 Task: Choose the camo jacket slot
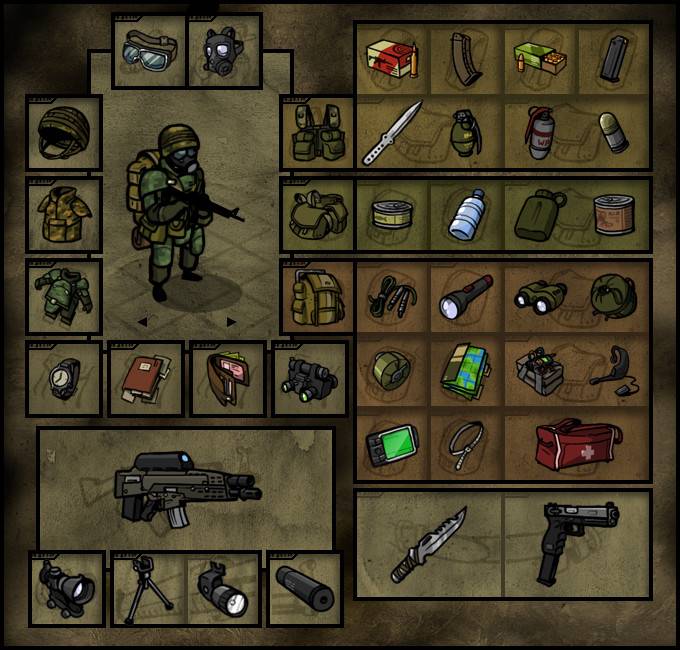pos(63,214)
